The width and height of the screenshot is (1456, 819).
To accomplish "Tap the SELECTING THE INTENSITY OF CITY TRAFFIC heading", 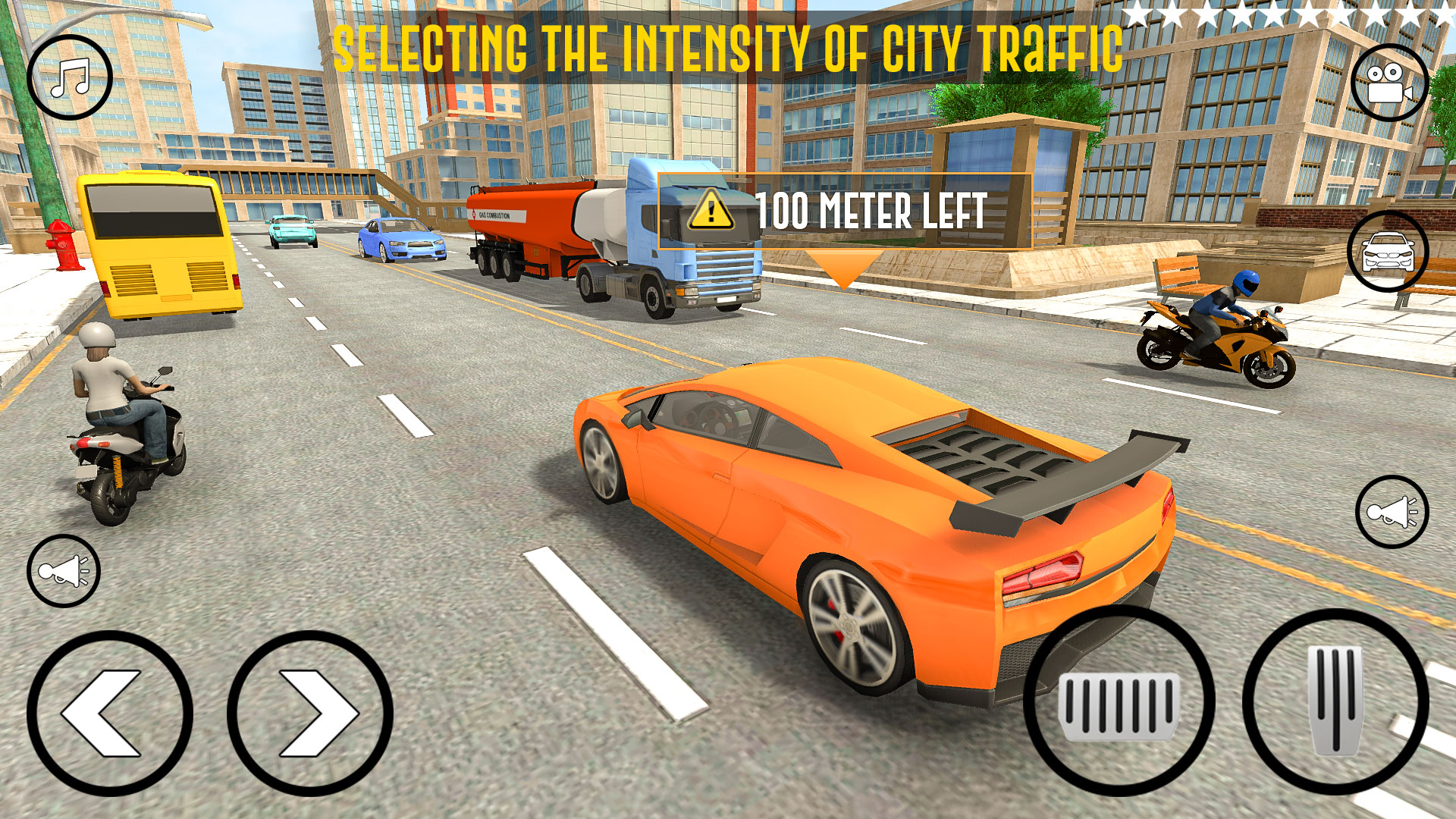I will 728,43.
